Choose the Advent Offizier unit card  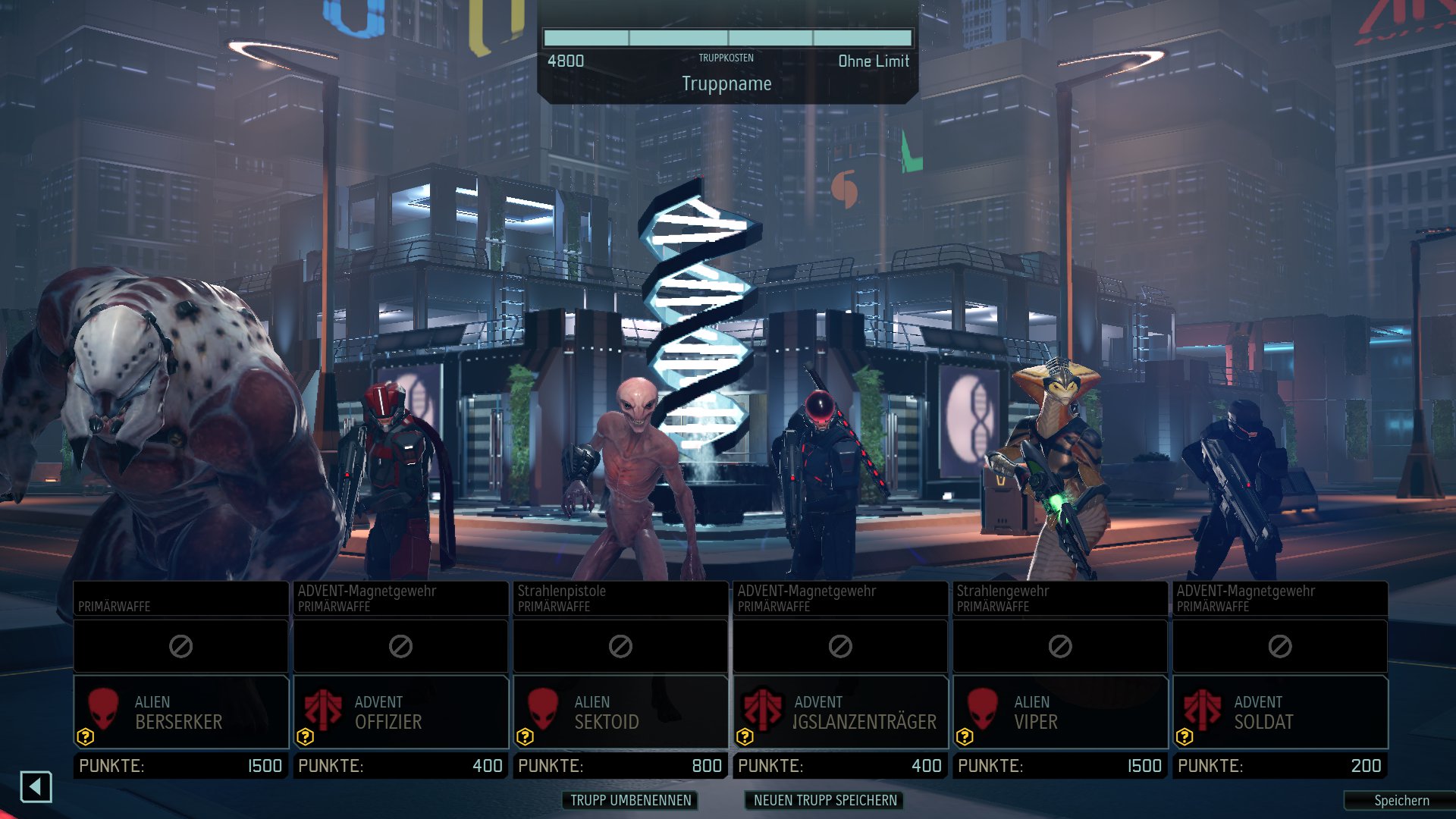(x=400, y=712)
